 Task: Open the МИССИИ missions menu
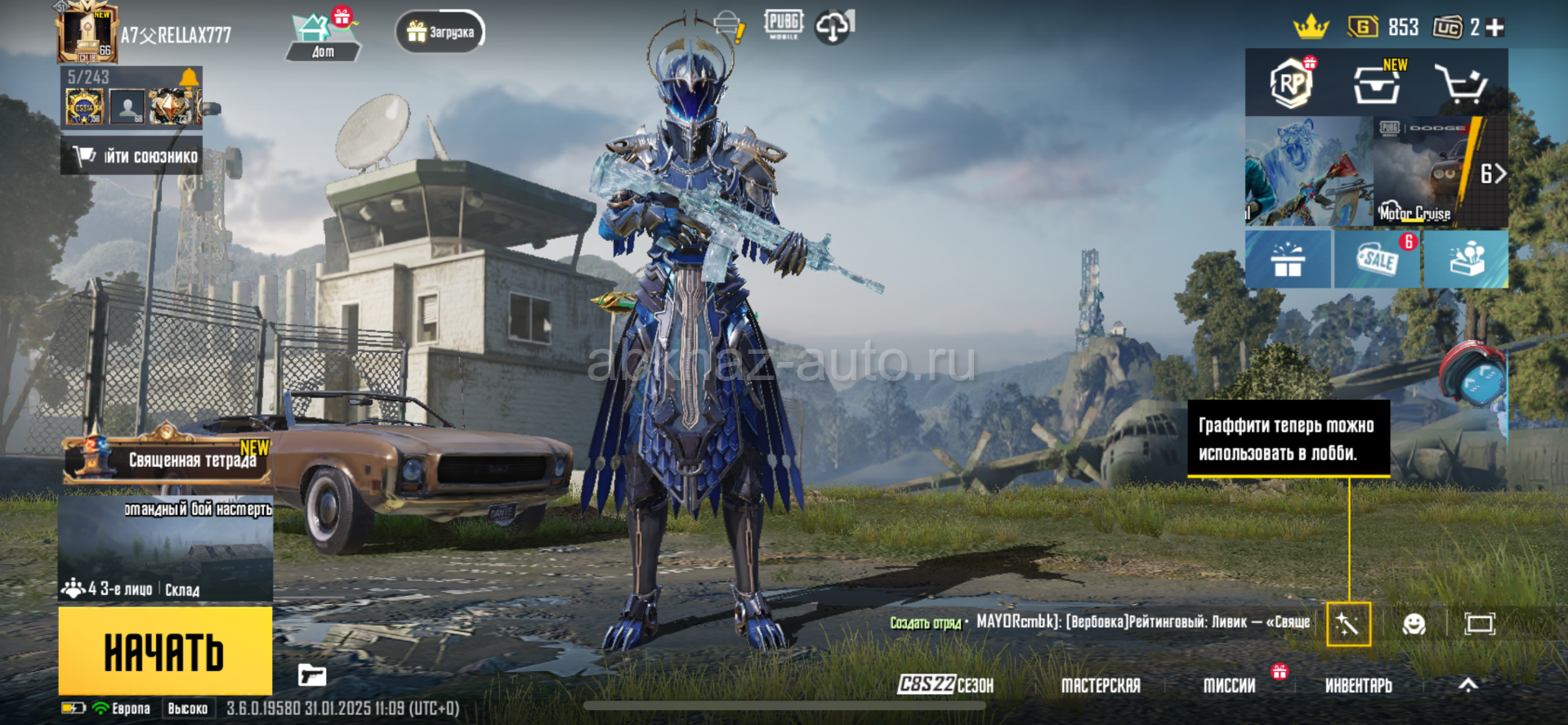(1229, 686)
